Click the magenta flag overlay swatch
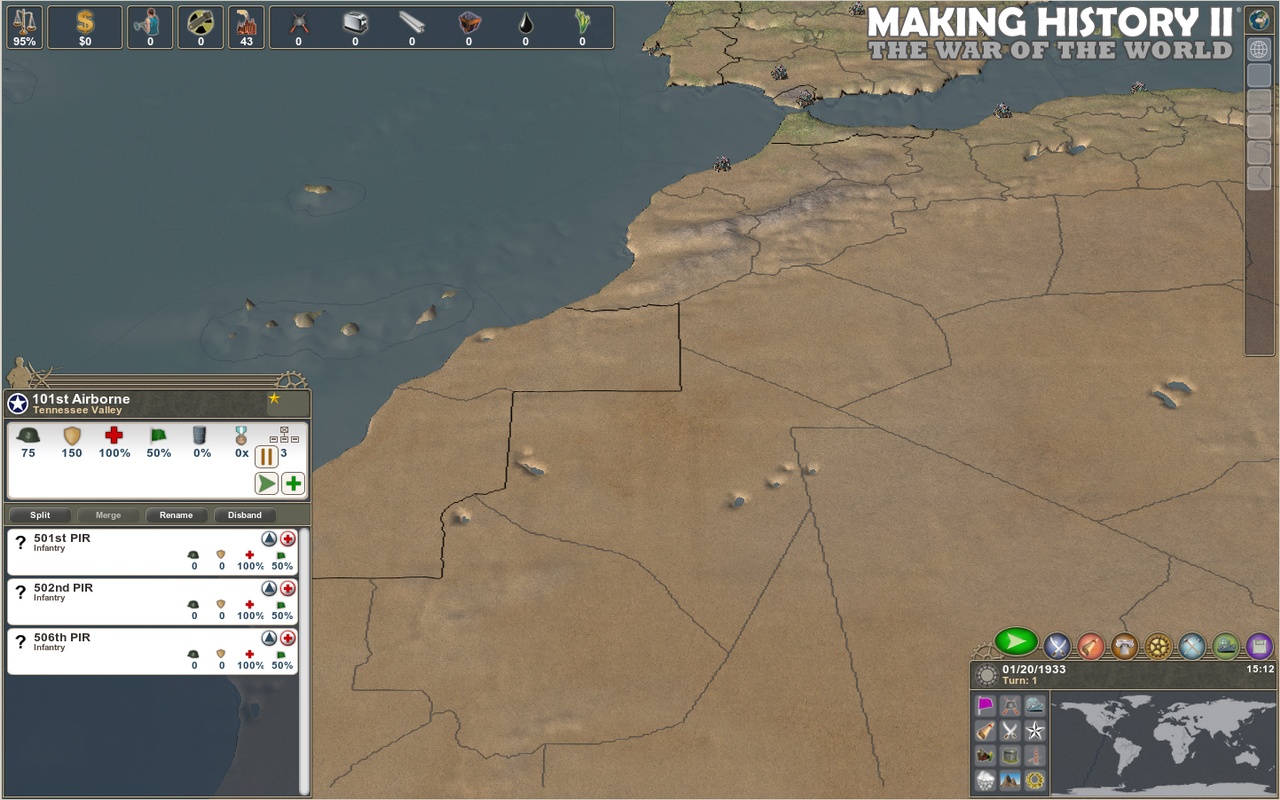This screenshot has width=1280, height=800. [985, 705]
